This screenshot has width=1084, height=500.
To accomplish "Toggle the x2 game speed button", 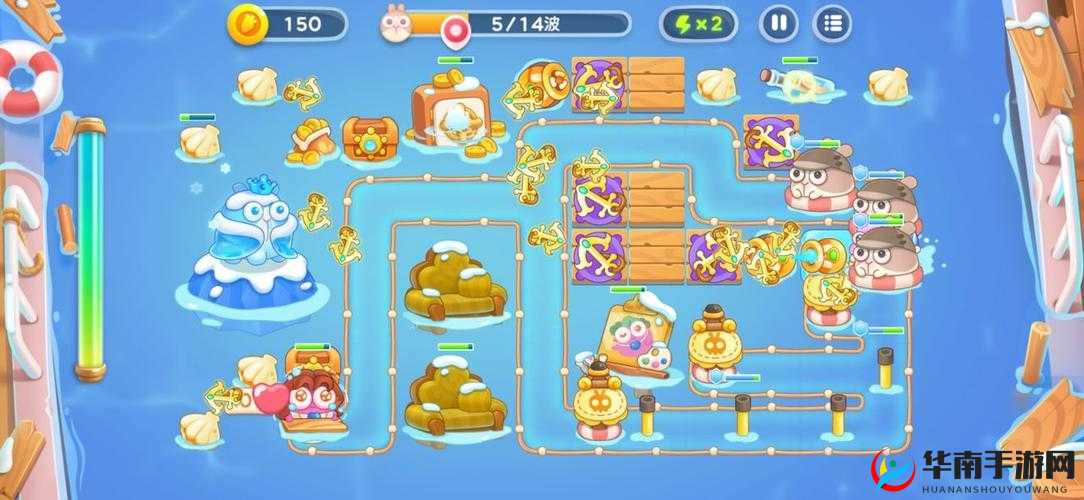I will coord(699,22).
